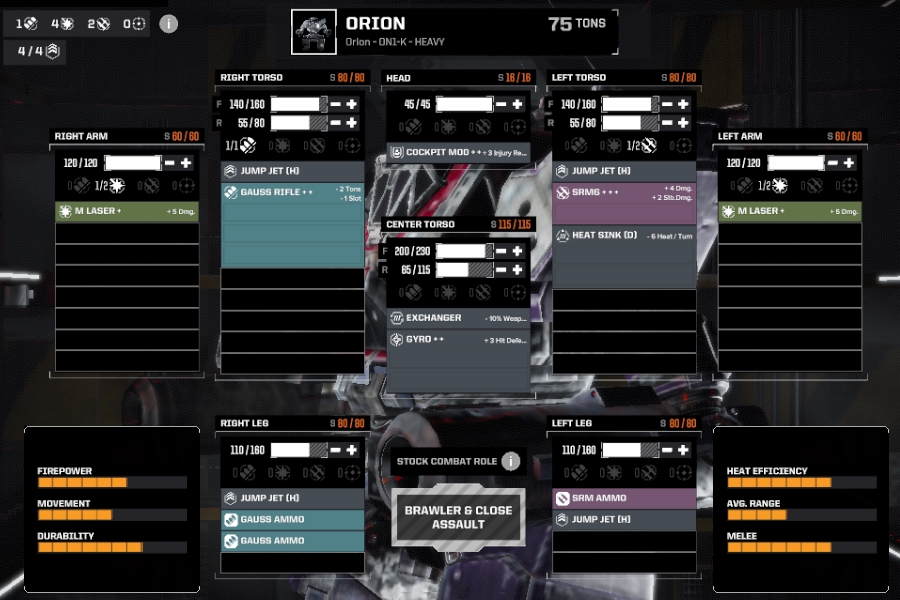
Task: Select the M Laser in the right arm
Action: [x=124, y=211]
